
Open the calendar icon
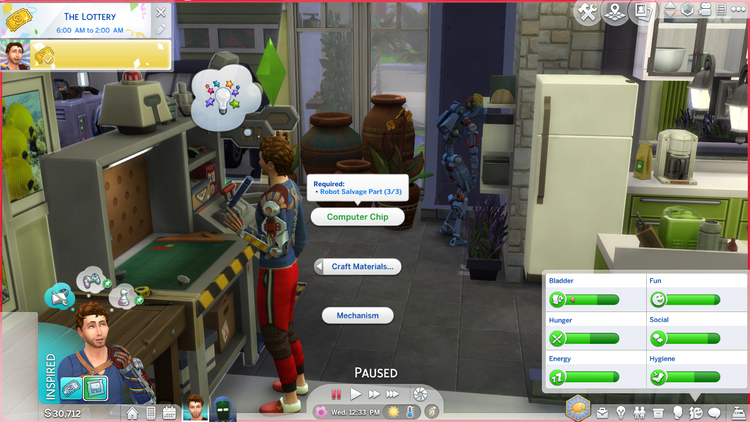pos(169,412)
